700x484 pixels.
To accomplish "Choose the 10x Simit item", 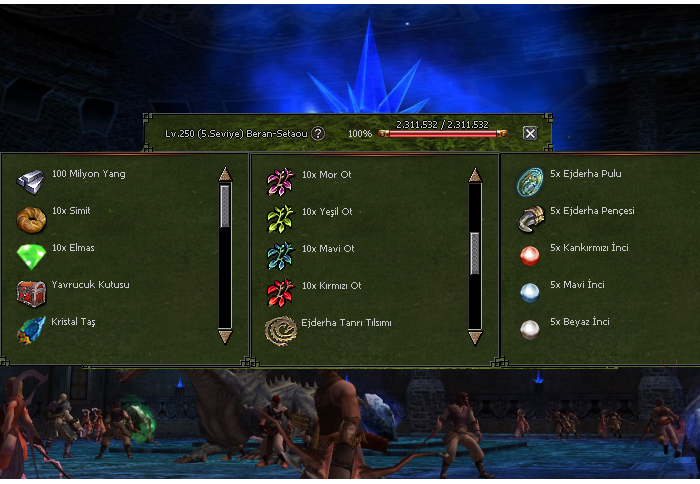I will click(32, 218).
